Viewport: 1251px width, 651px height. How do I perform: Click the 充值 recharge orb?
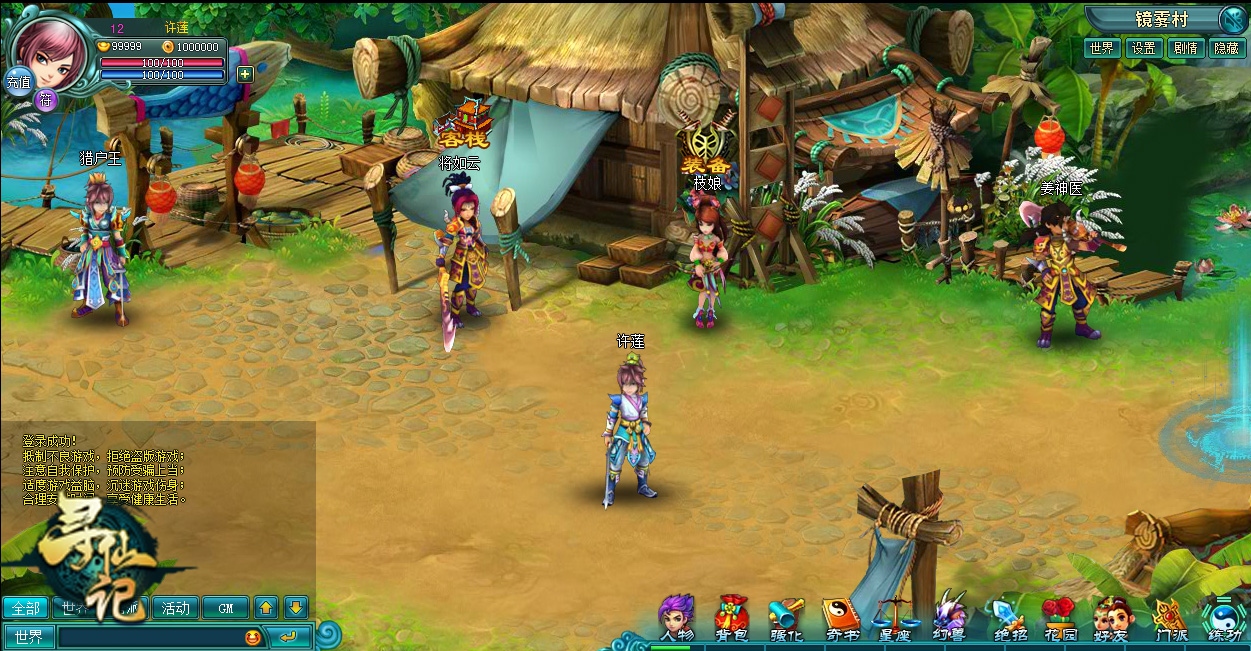(x=19, y=81)
